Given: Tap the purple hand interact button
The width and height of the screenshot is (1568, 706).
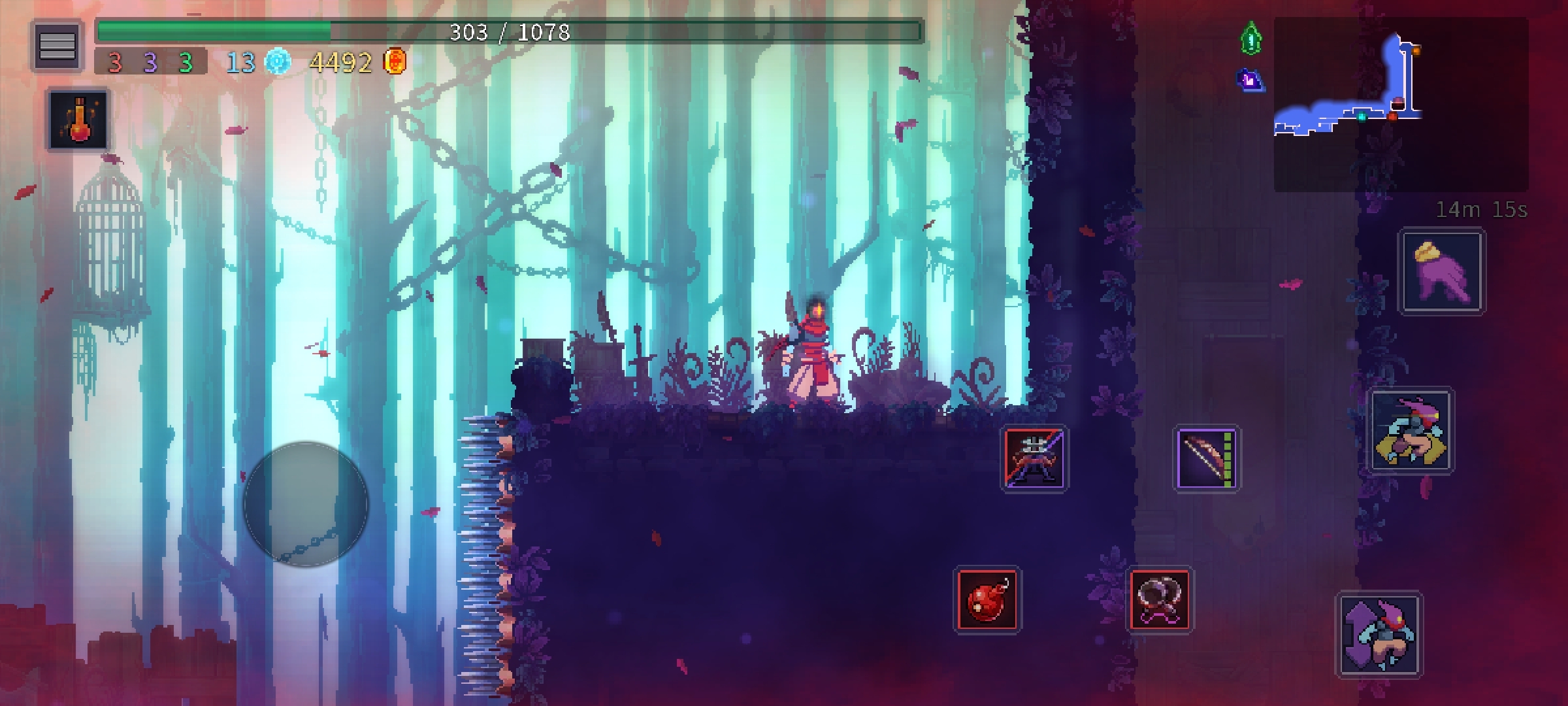Looking at the screenshot, I should click(1441, 272).
